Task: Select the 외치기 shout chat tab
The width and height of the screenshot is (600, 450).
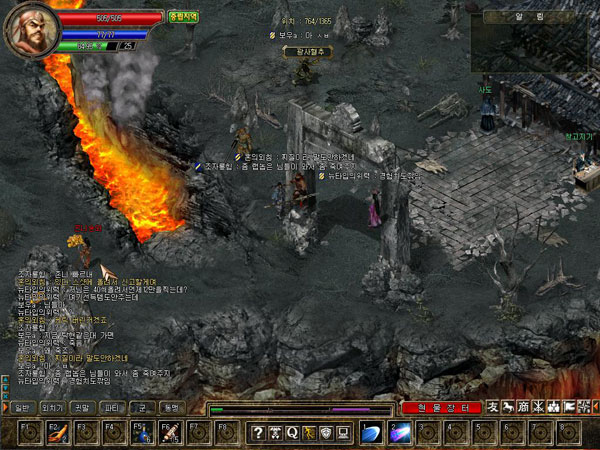Action: point(51,408)
